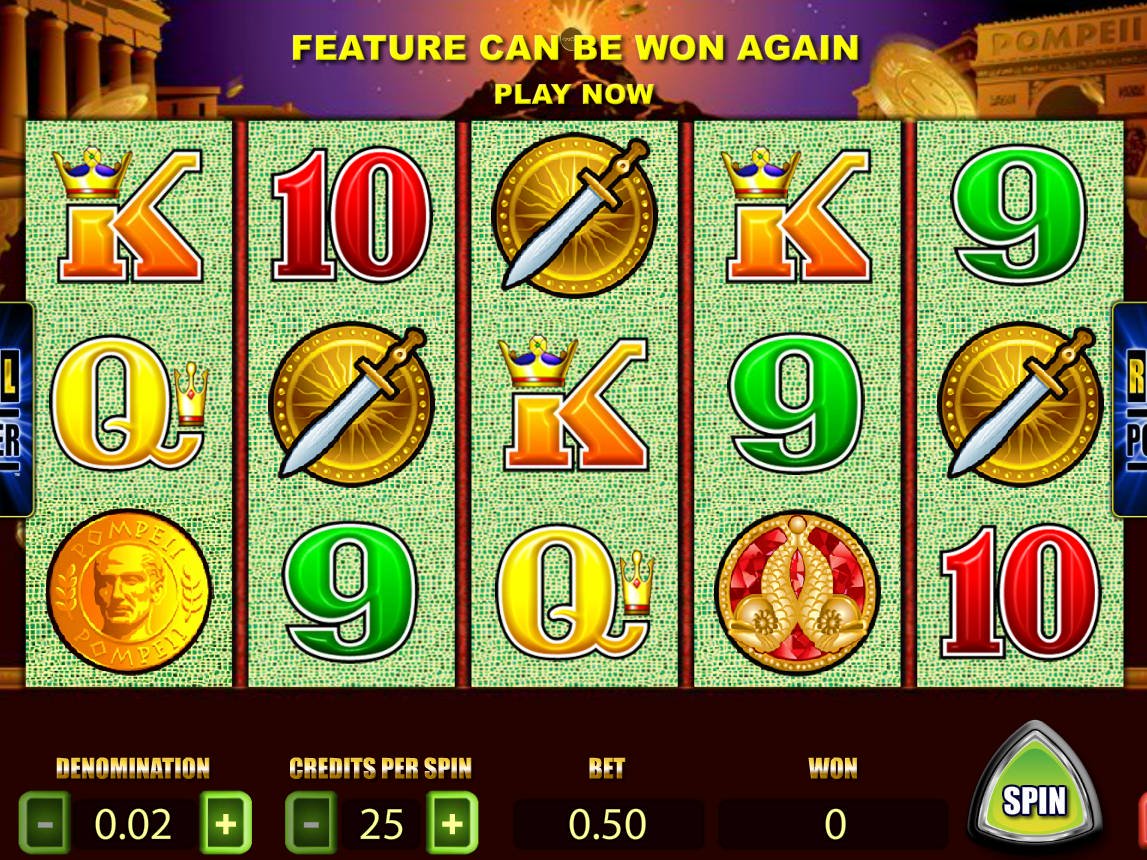
Task: Hit the green SPIN button
Action: [x=1034, y=799]
